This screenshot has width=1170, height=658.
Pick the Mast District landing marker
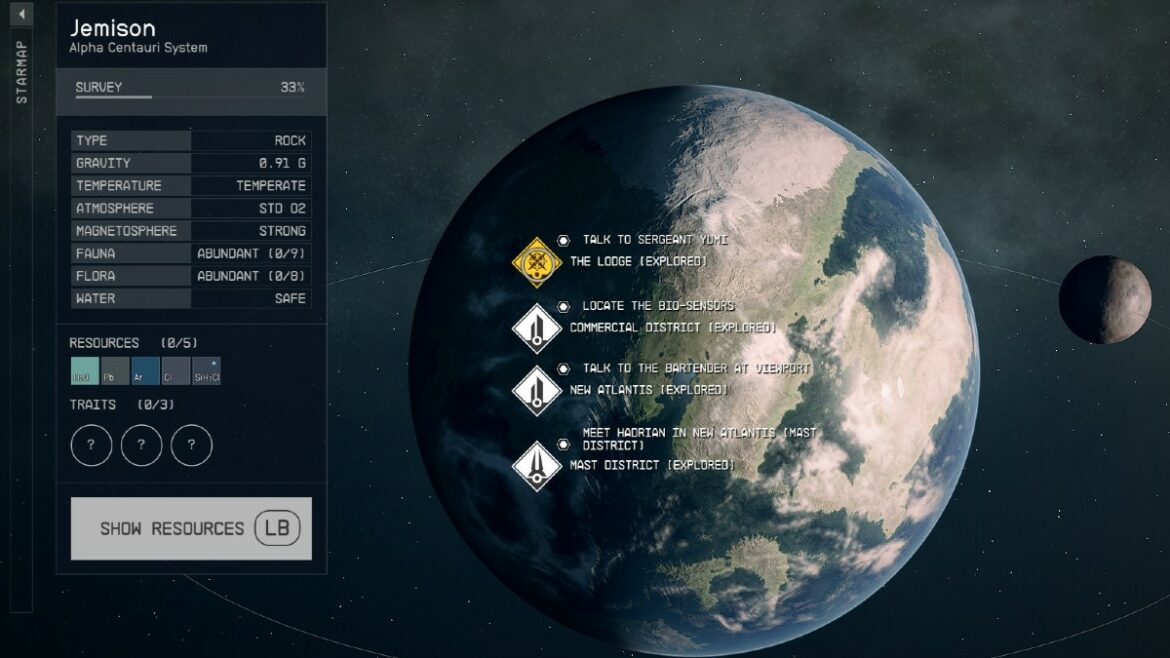tap(536, 465)
